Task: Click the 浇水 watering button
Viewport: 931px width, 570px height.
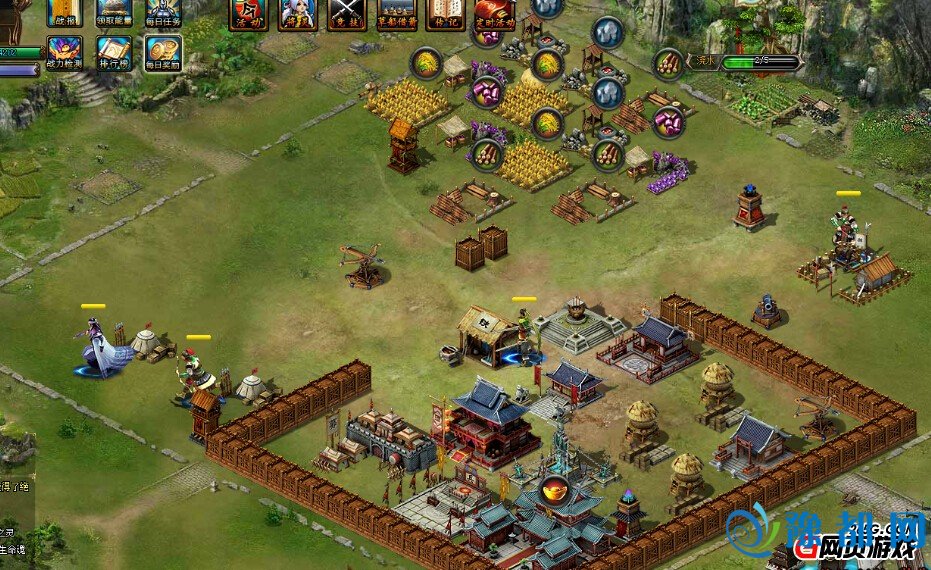Action: coord(707,62)
